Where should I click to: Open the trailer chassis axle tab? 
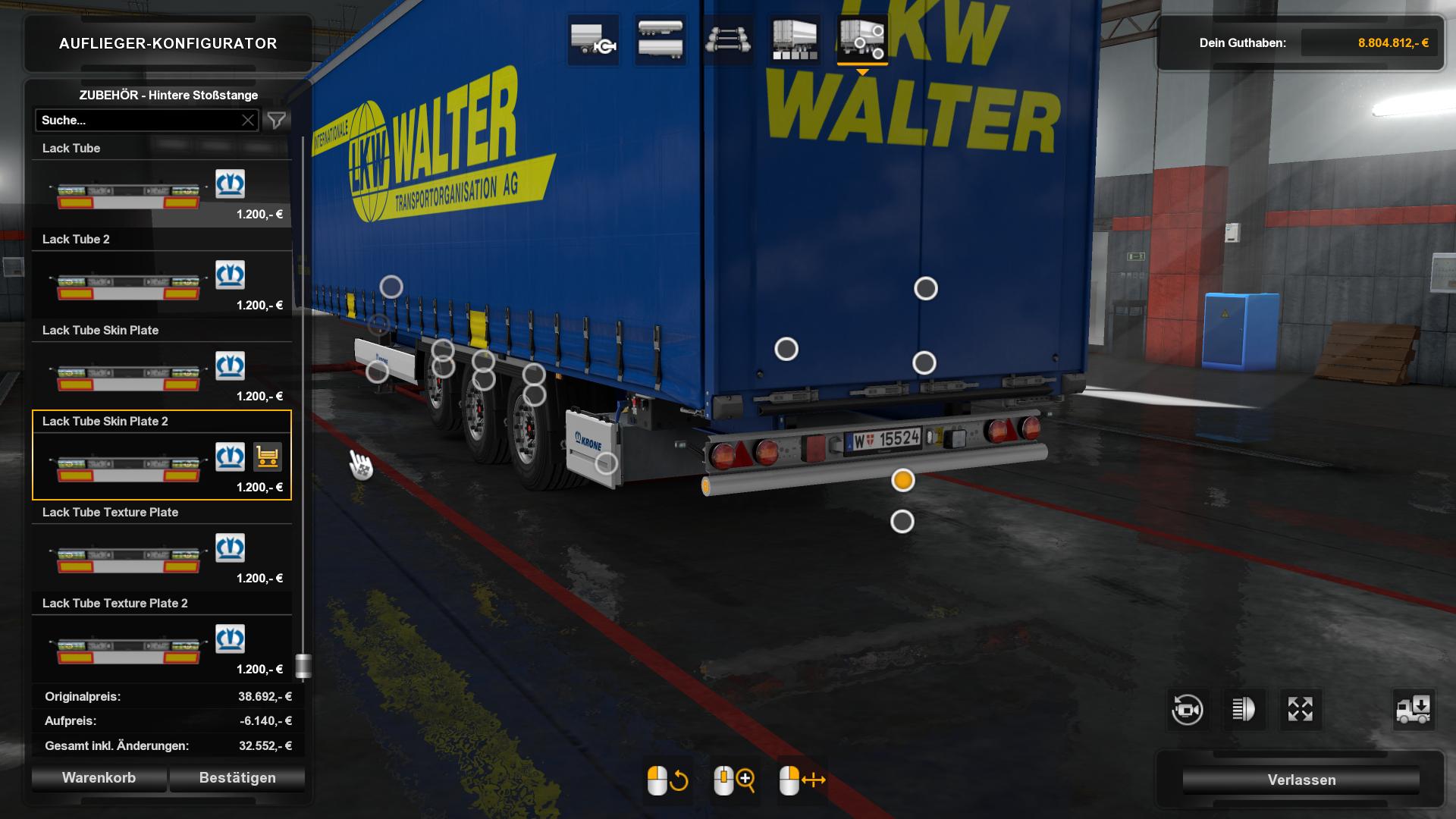727,40
